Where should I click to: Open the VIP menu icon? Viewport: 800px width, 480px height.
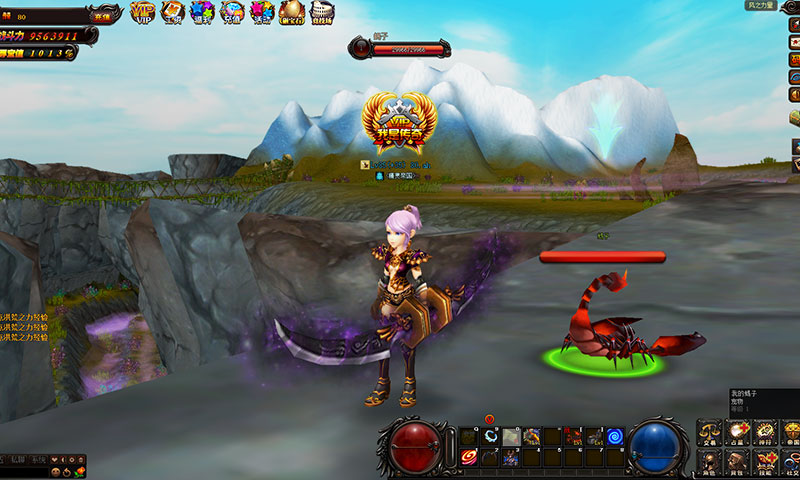point(142,12)
